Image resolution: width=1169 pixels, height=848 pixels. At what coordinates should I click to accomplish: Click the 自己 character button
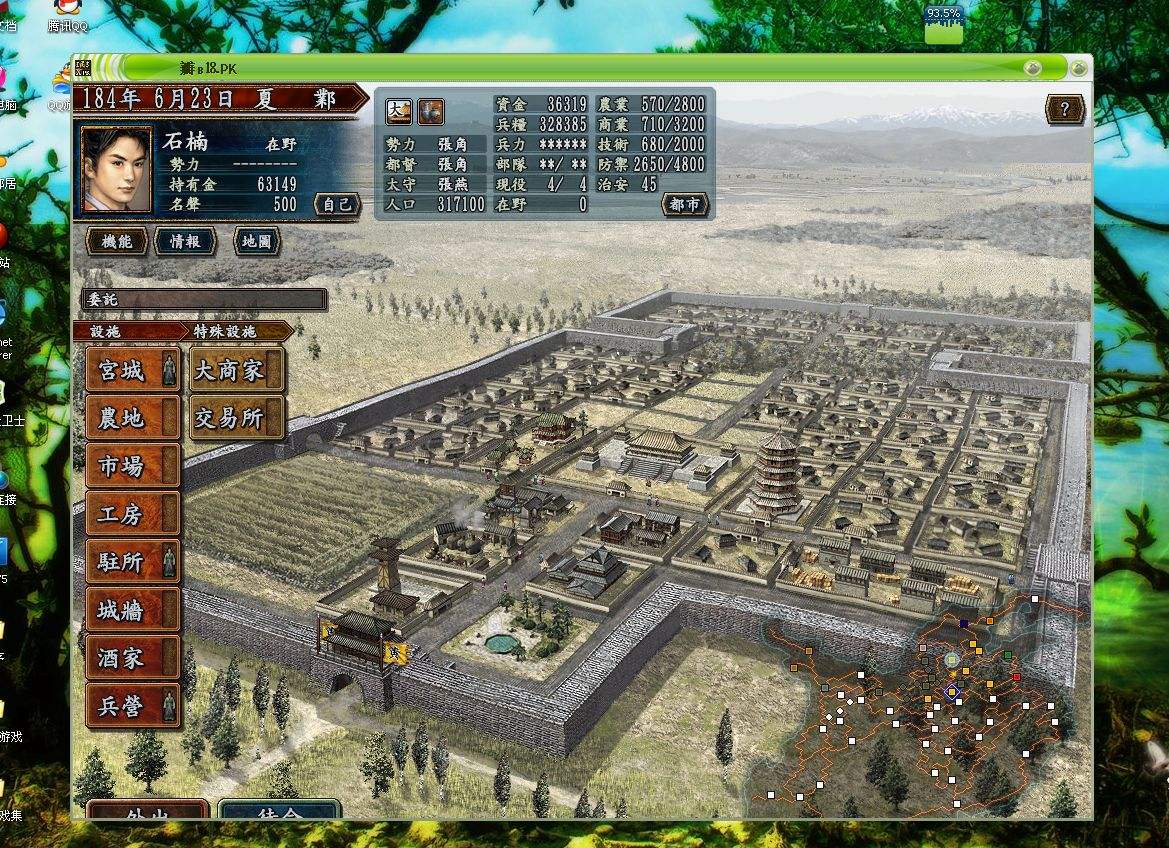coord(336,204)
